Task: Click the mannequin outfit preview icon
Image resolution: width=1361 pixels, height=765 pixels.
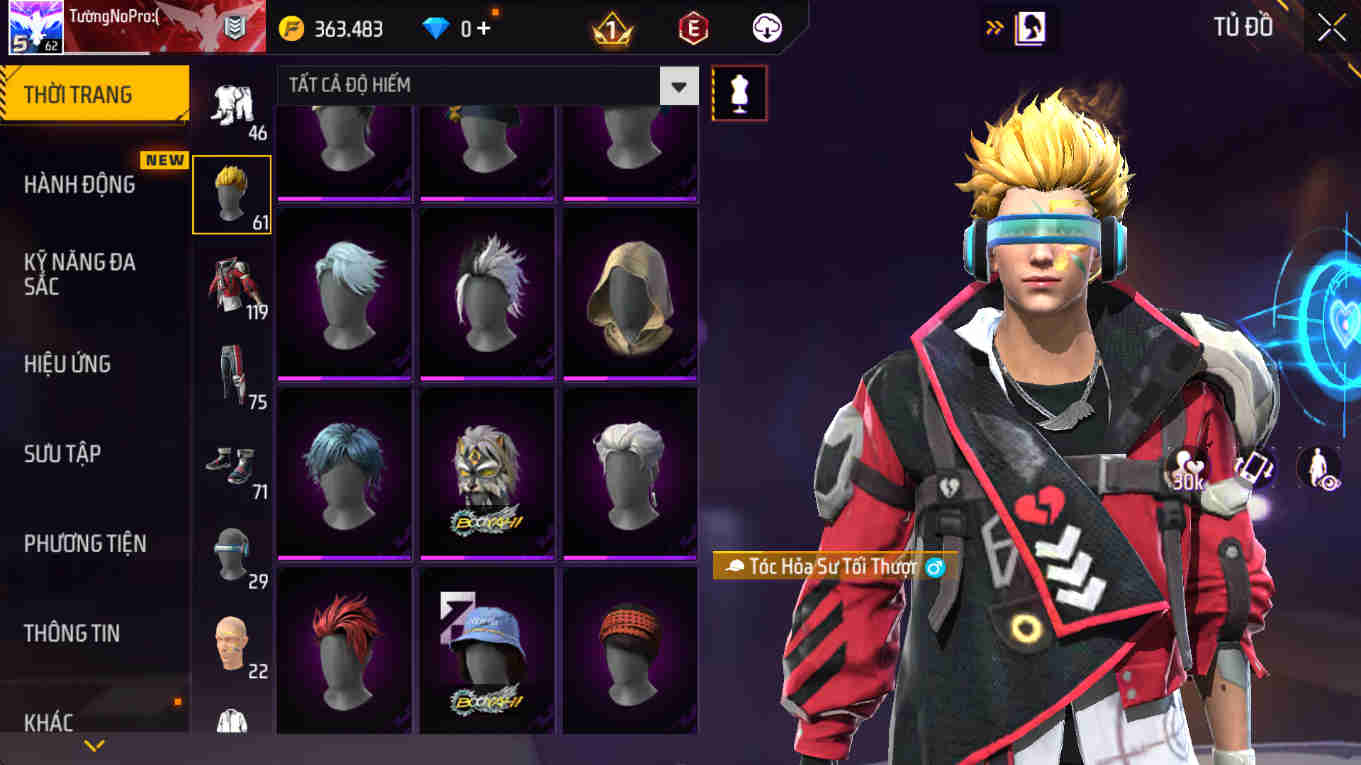Action: pyautogui.click(x=739, y=92)
